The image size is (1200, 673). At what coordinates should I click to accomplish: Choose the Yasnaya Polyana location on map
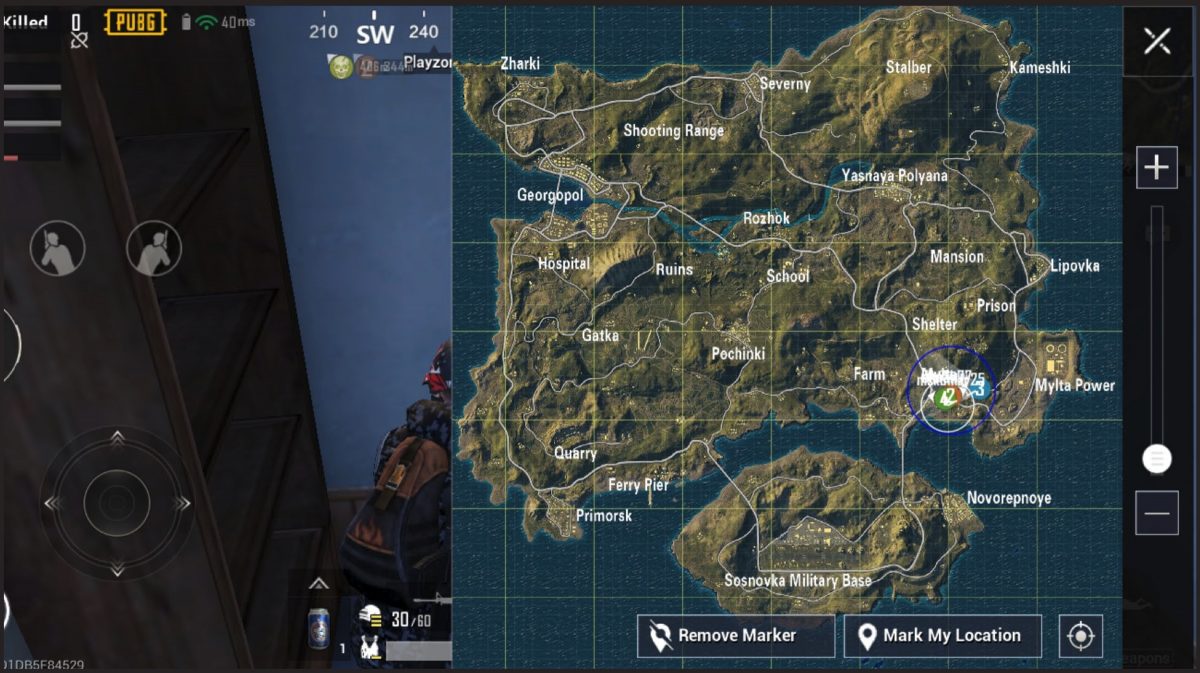click(x=894, y=176)
